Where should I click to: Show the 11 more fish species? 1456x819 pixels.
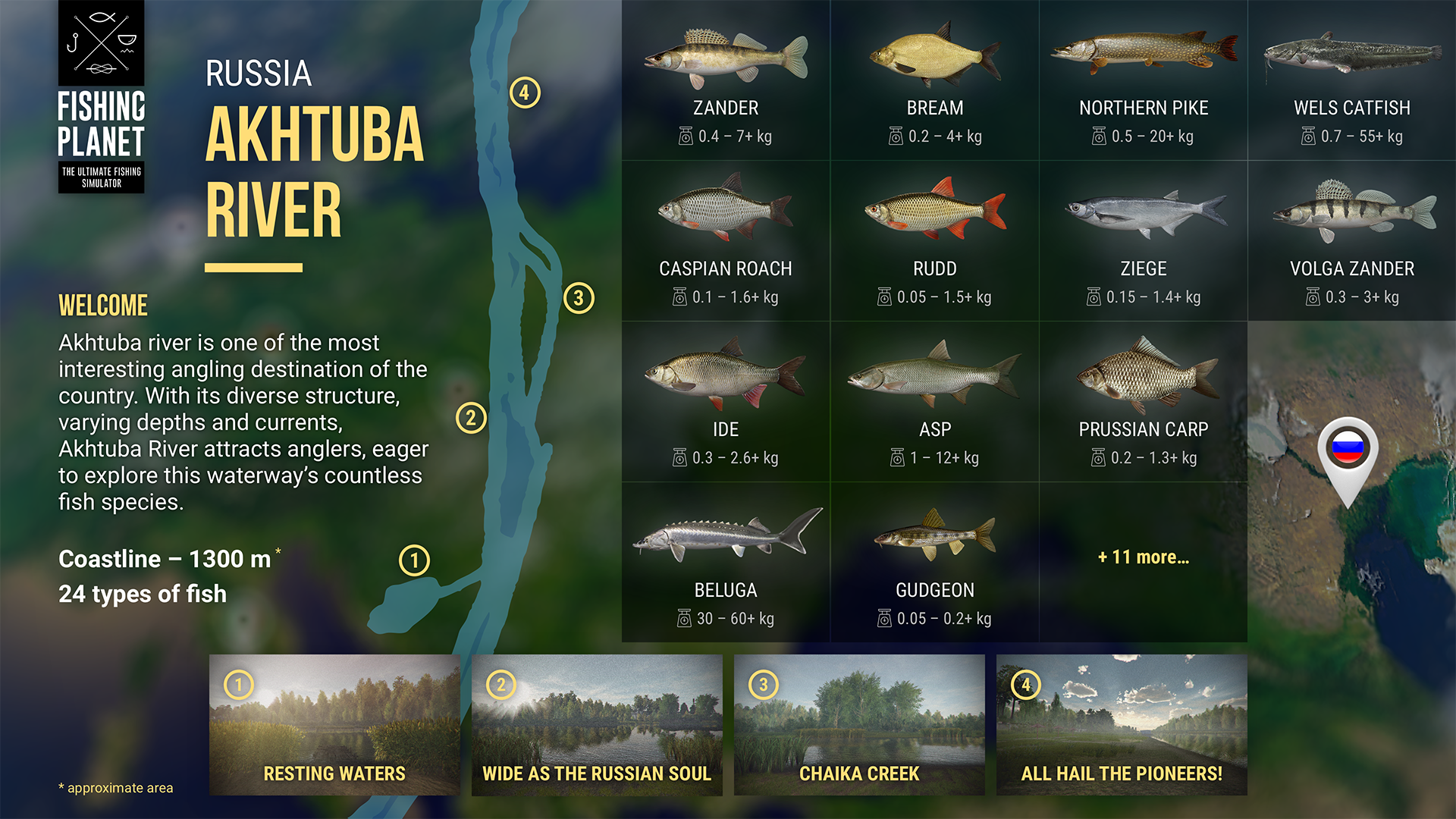coord(1144,557)
